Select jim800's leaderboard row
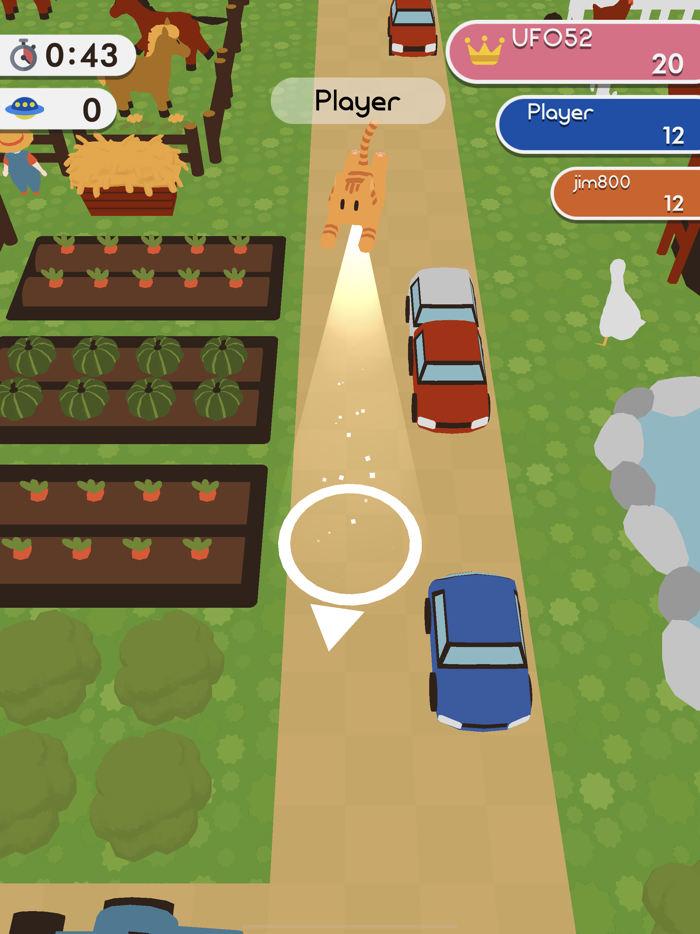 click(627, 193)
